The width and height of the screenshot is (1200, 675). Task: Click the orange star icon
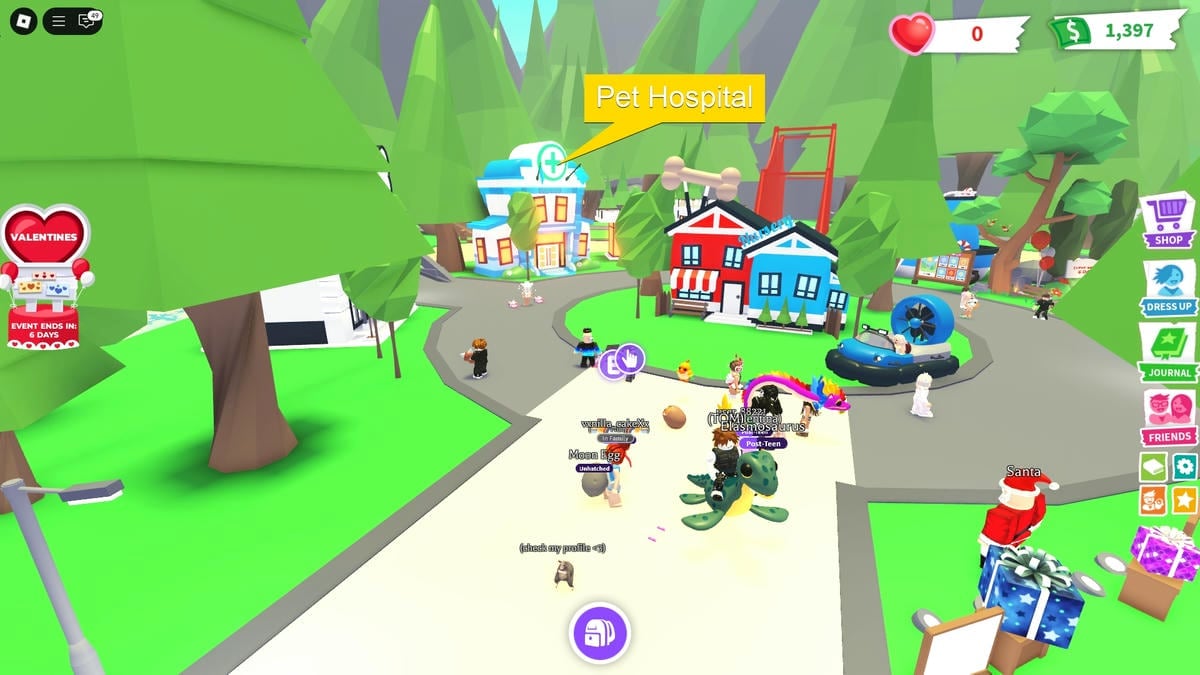pyautogui.click(x=1184, y=499)
